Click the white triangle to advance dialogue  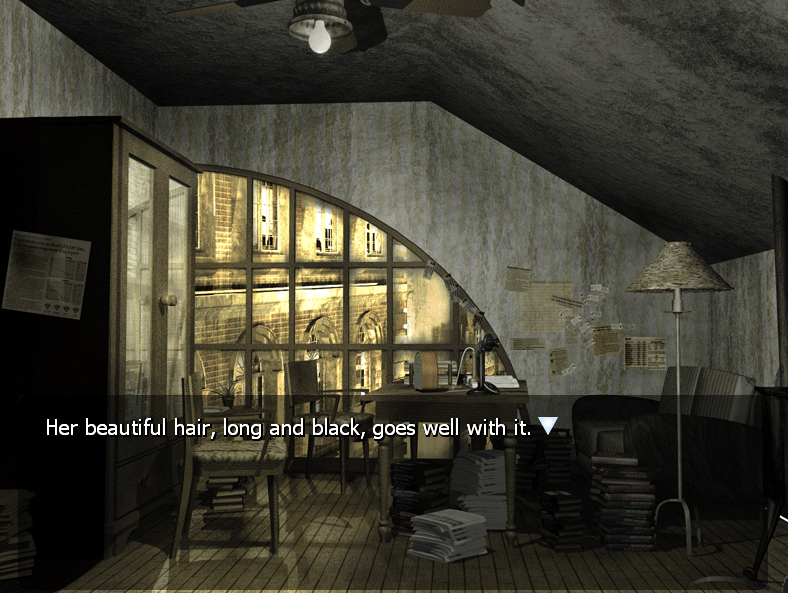[547, 426]
